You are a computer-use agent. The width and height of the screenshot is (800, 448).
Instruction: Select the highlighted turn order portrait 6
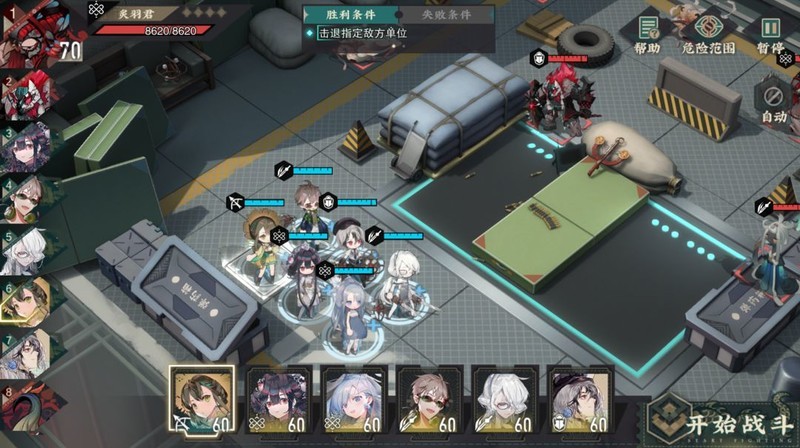pyautogui.click(x=26, y=300)
